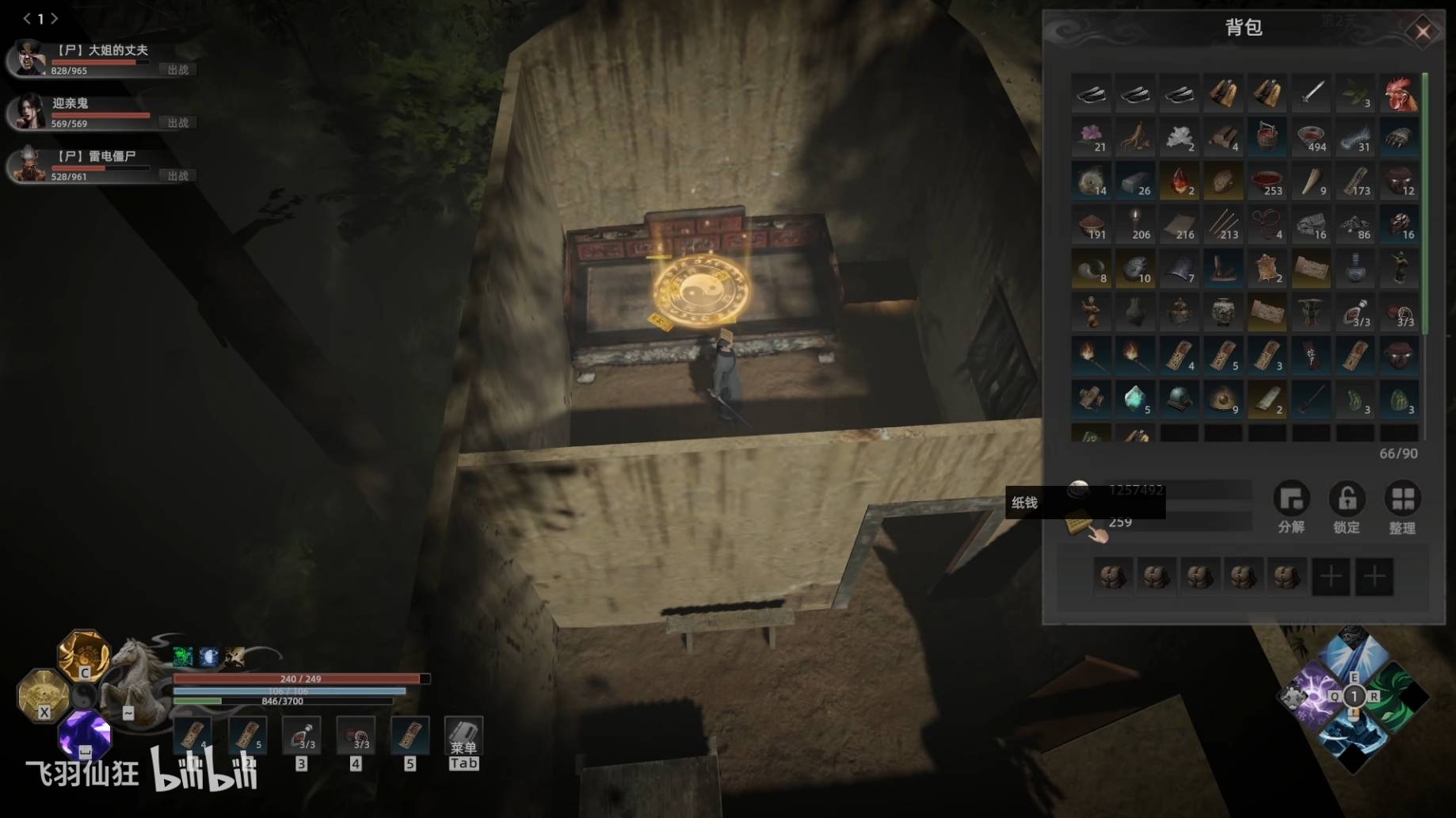
Task: Click 出战 for 迎亲鬼
Action: pyautogui.click(x=178, y=123)
